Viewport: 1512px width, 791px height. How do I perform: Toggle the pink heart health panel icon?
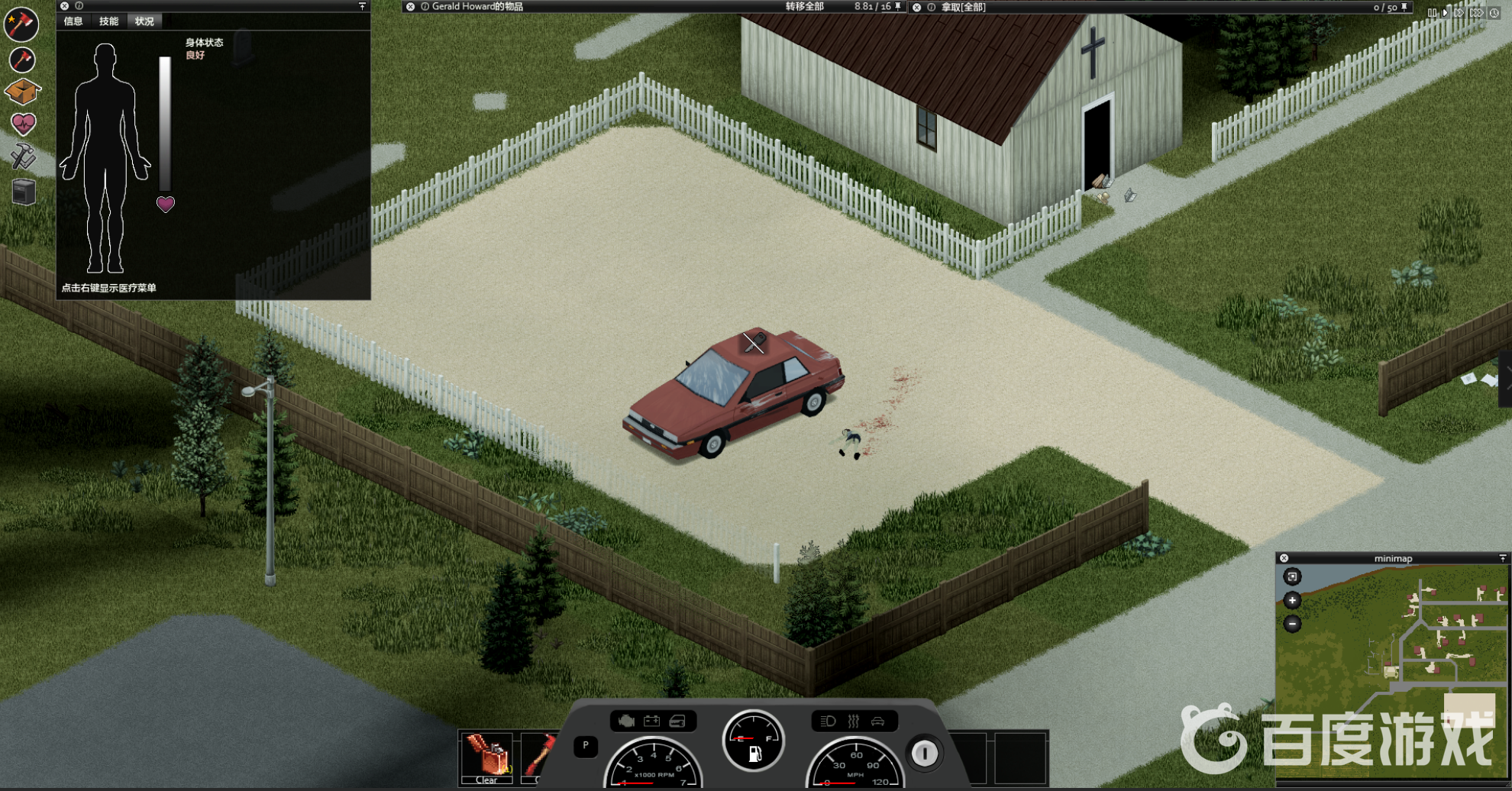[23, 124]
